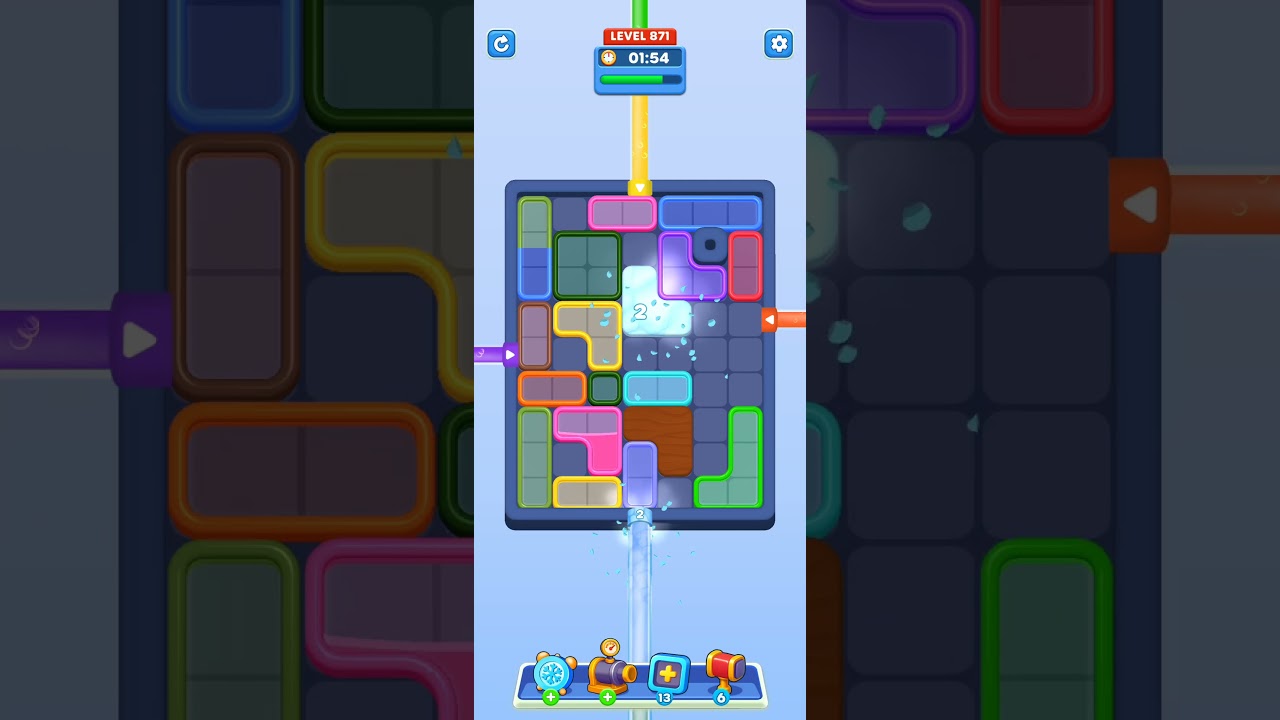Click the alarm clock timer icon

(611, 58)
